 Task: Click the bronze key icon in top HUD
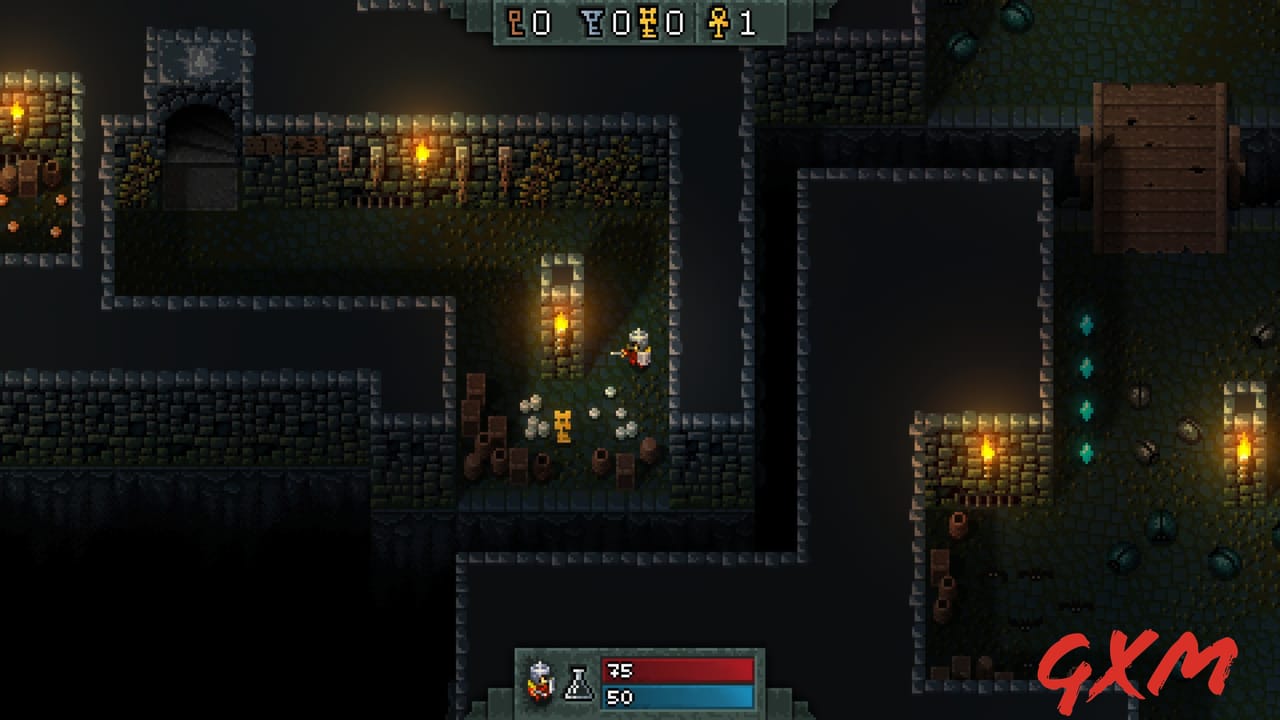click(x=515, y=22)
